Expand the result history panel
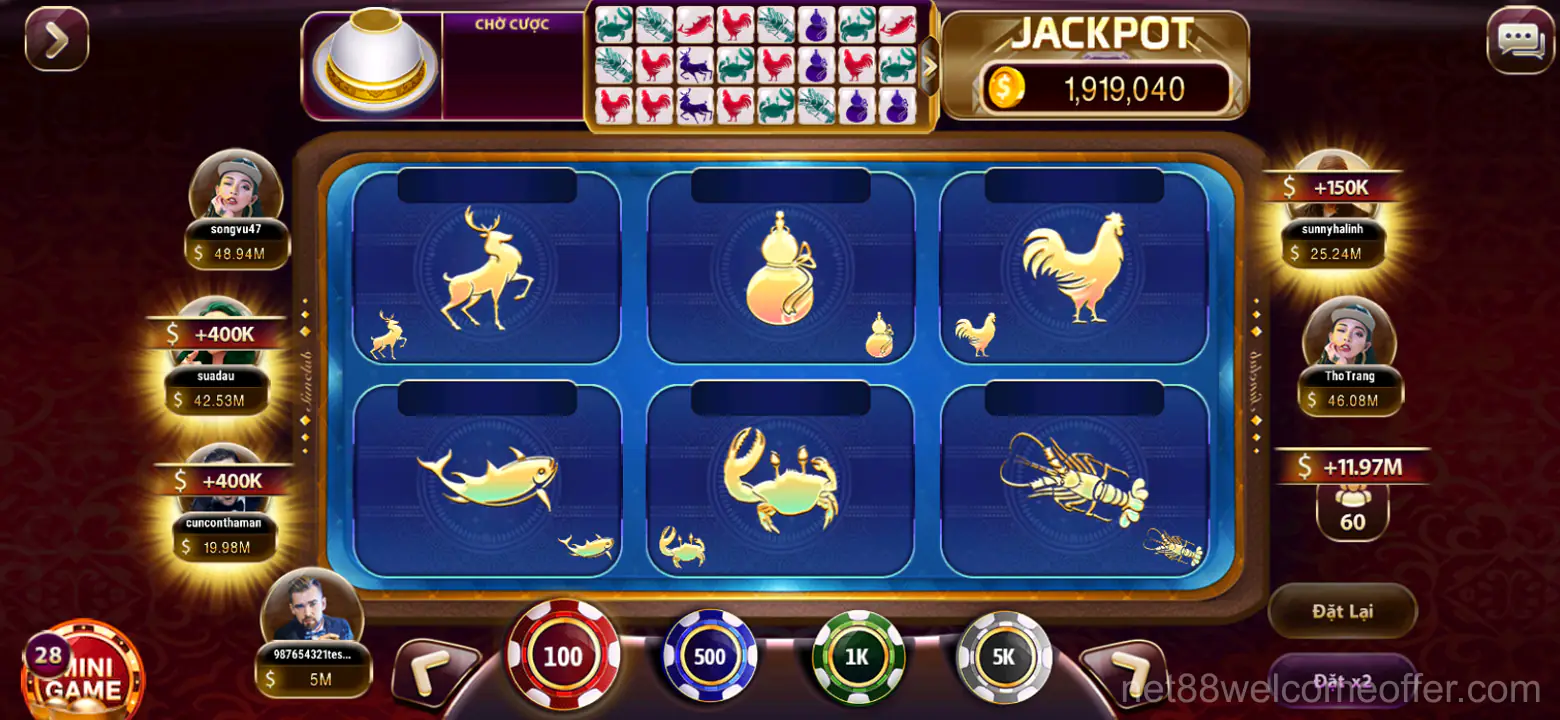The height and width of the screenshot is (720, 1560). tap(929, 66)
